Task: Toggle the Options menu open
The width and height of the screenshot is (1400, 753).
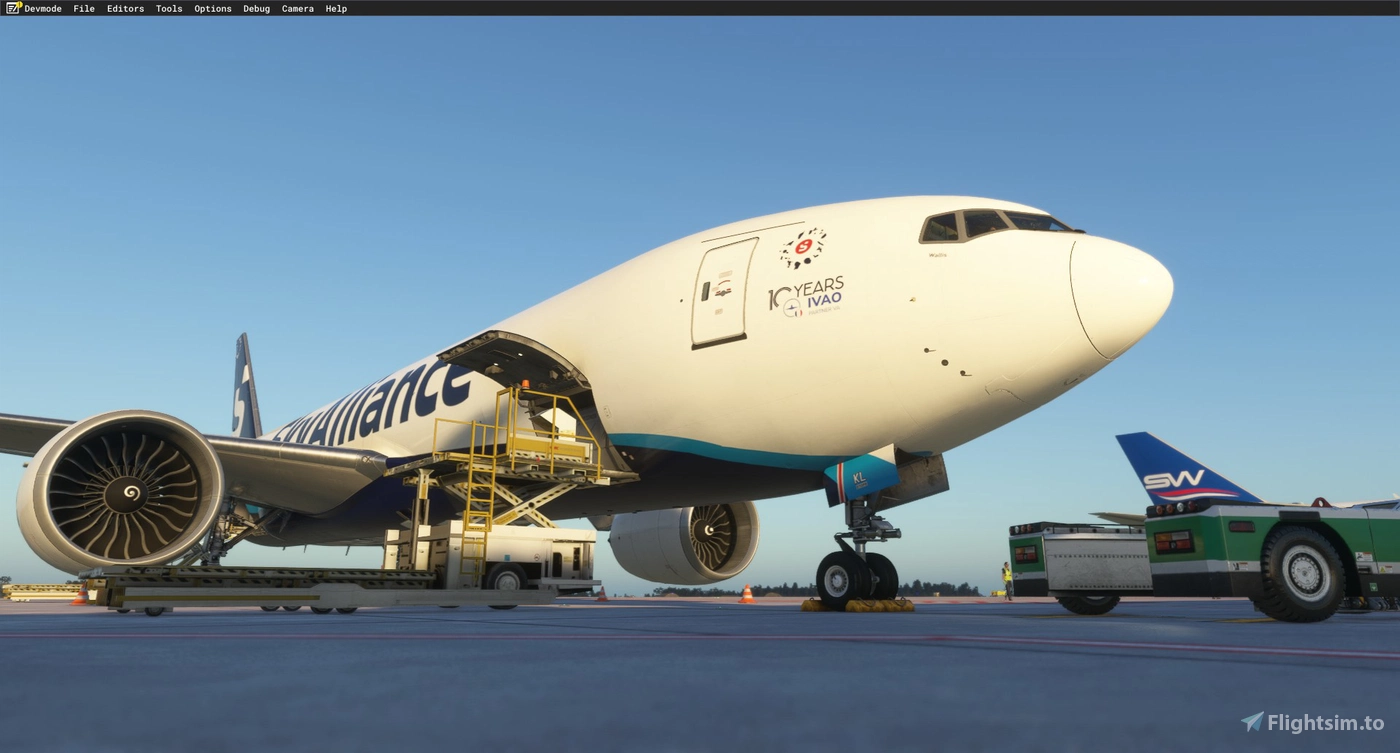Action: tap(212, 8)
